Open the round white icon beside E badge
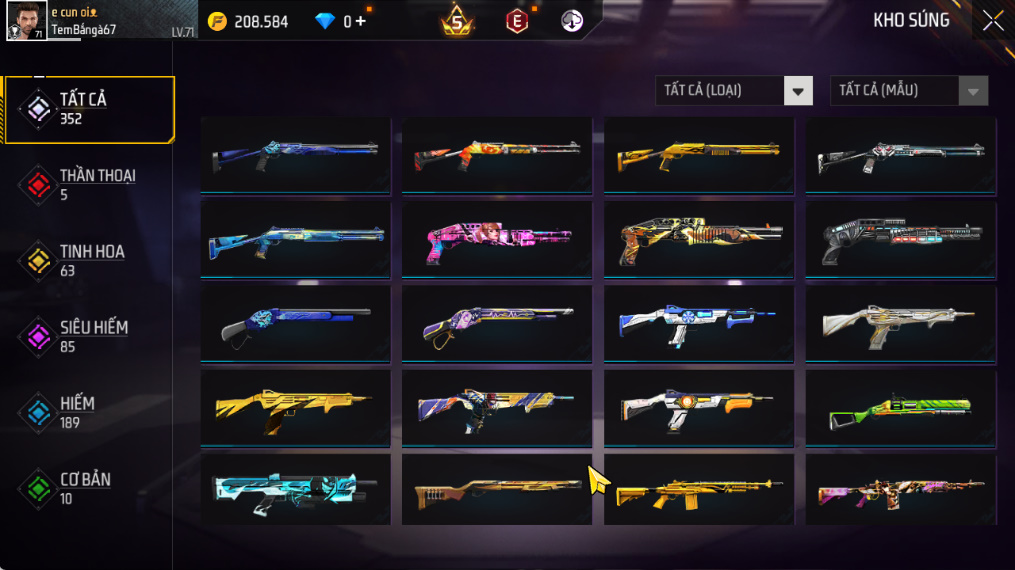 (572, 21)
